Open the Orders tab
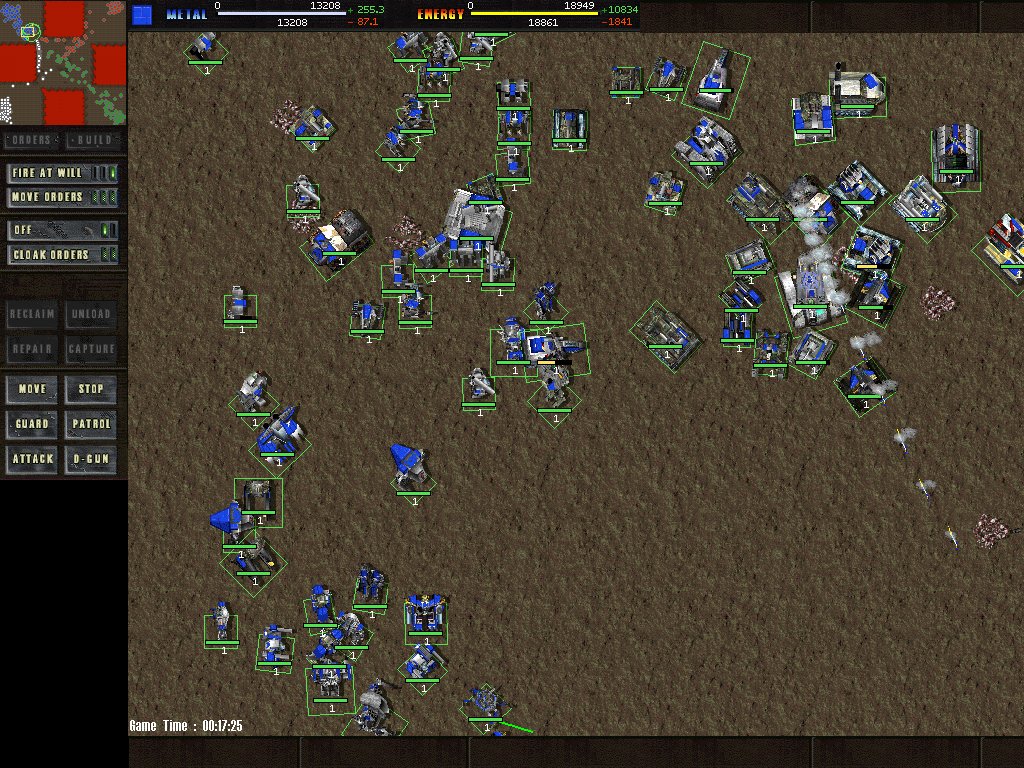 click(32, 139)
